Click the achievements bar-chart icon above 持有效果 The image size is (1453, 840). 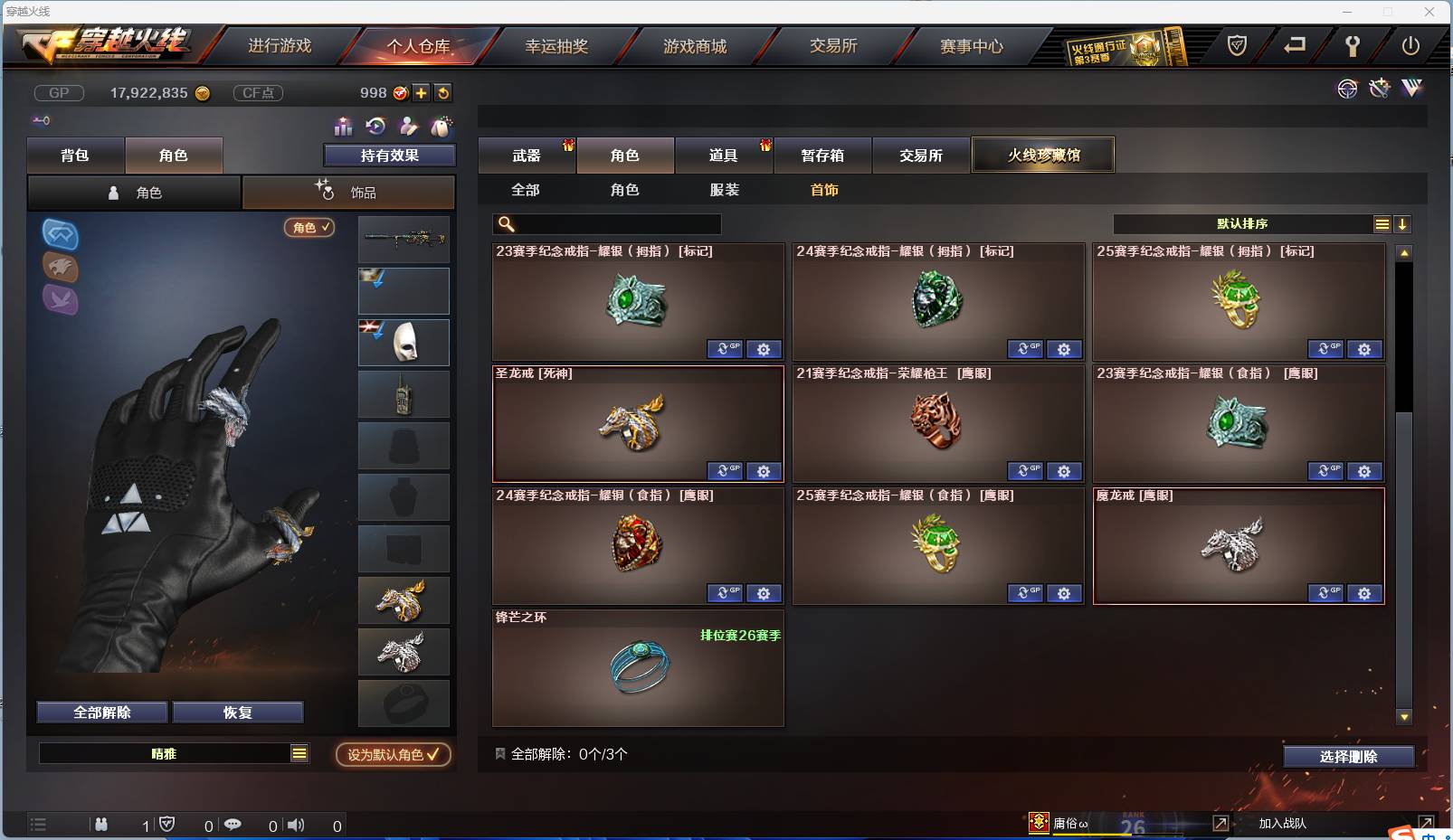344,127
